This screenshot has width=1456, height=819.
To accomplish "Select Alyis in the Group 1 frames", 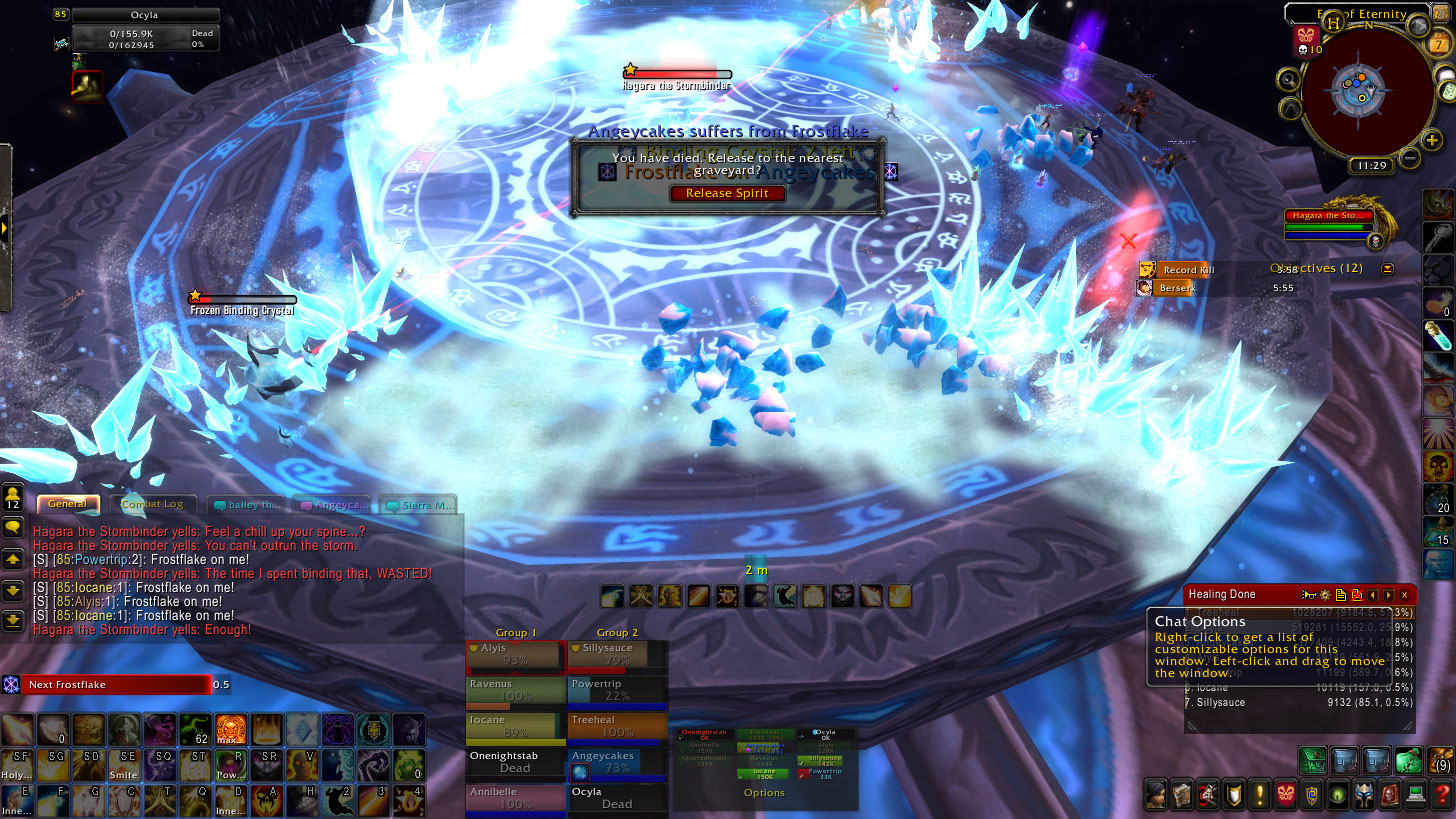I will click(x=515, y=654).
